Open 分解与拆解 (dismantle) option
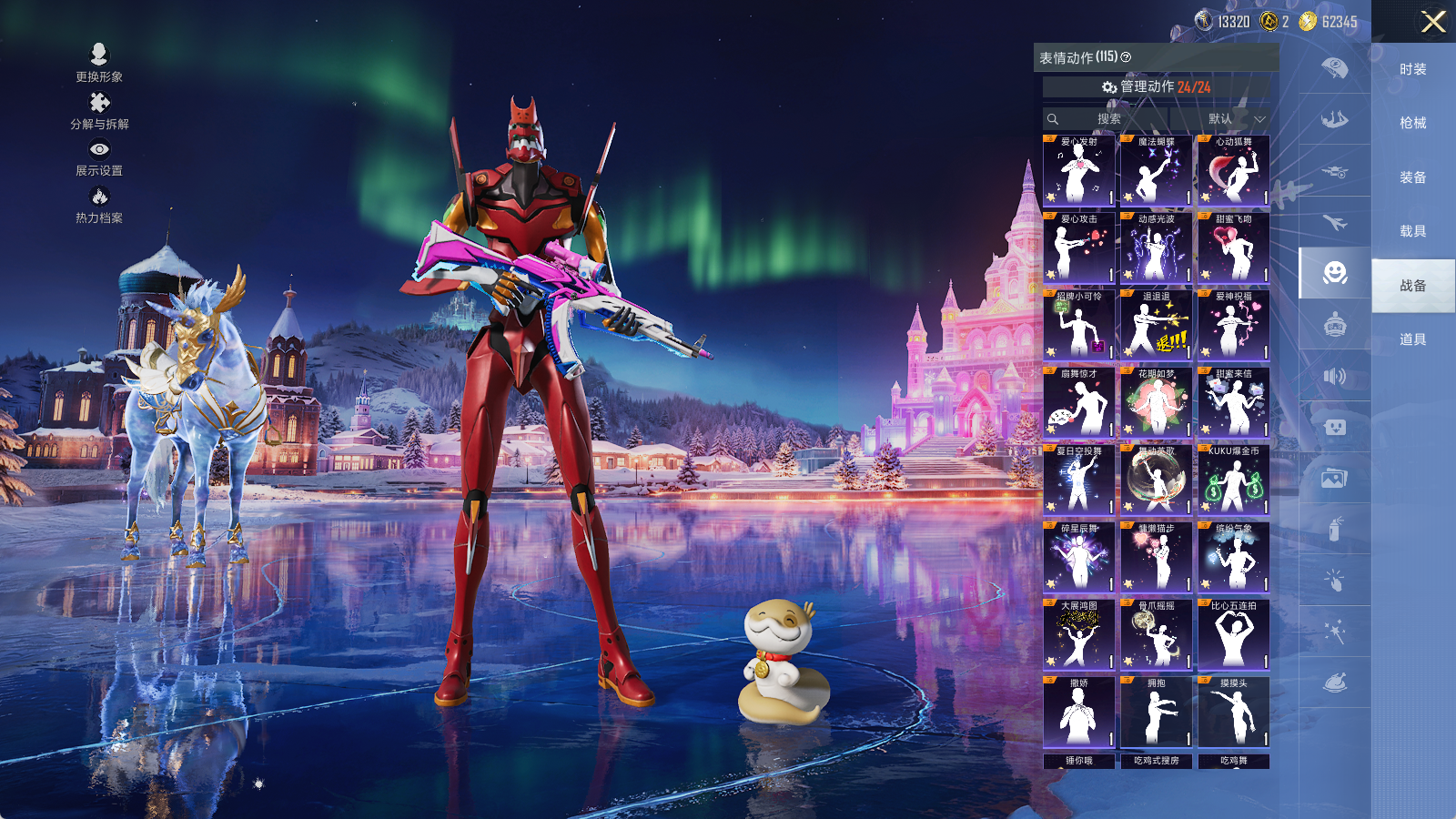This screenshot has width=1456, height=819. pos(99,110)
